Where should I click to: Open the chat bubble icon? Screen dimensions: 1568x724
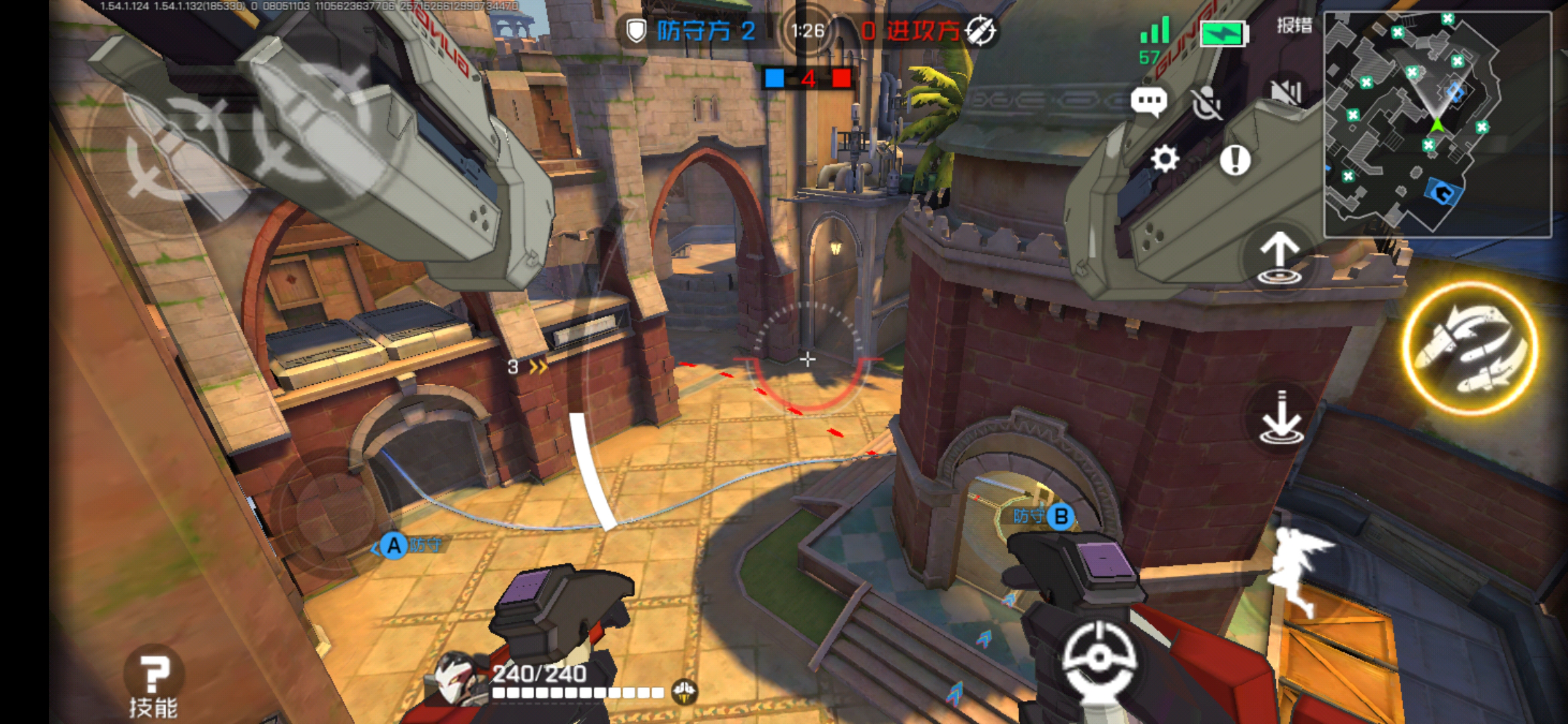(1149, 102)
